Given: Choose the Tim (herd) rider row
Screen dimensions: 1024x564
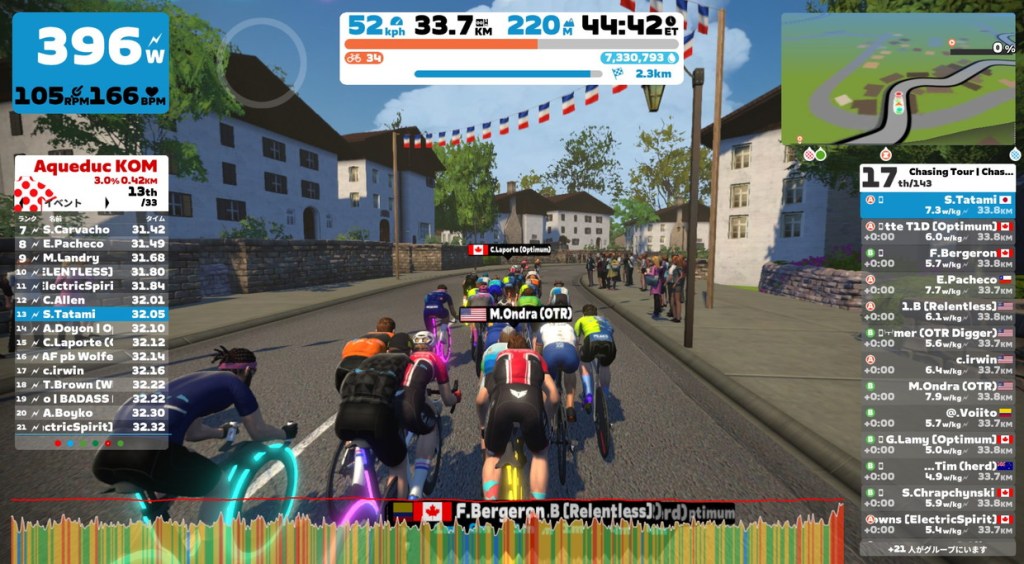Looking at the screenshot, I should tap(938, 471).
